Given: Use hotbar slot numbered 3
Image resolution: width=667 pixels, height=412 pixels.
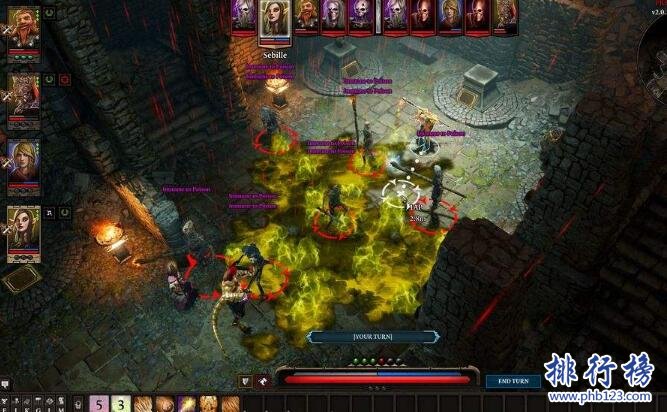Looking at the screenshot, I should click(x=122, y=403).
